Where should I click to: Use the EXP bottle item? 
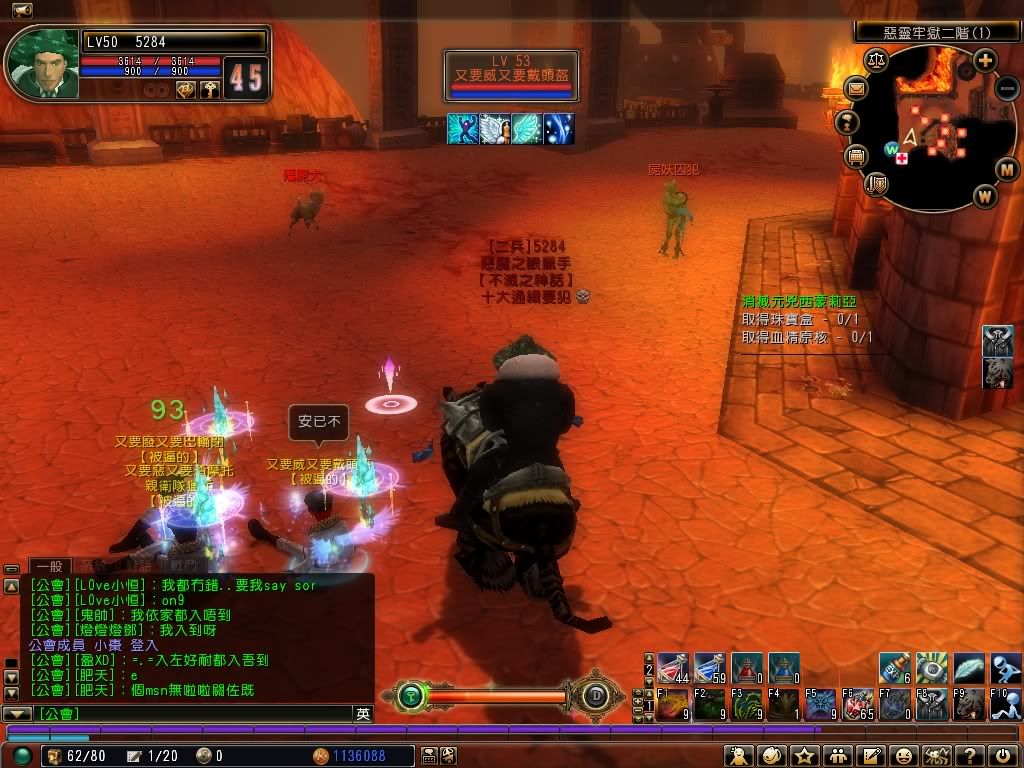(x=896, y=667)
